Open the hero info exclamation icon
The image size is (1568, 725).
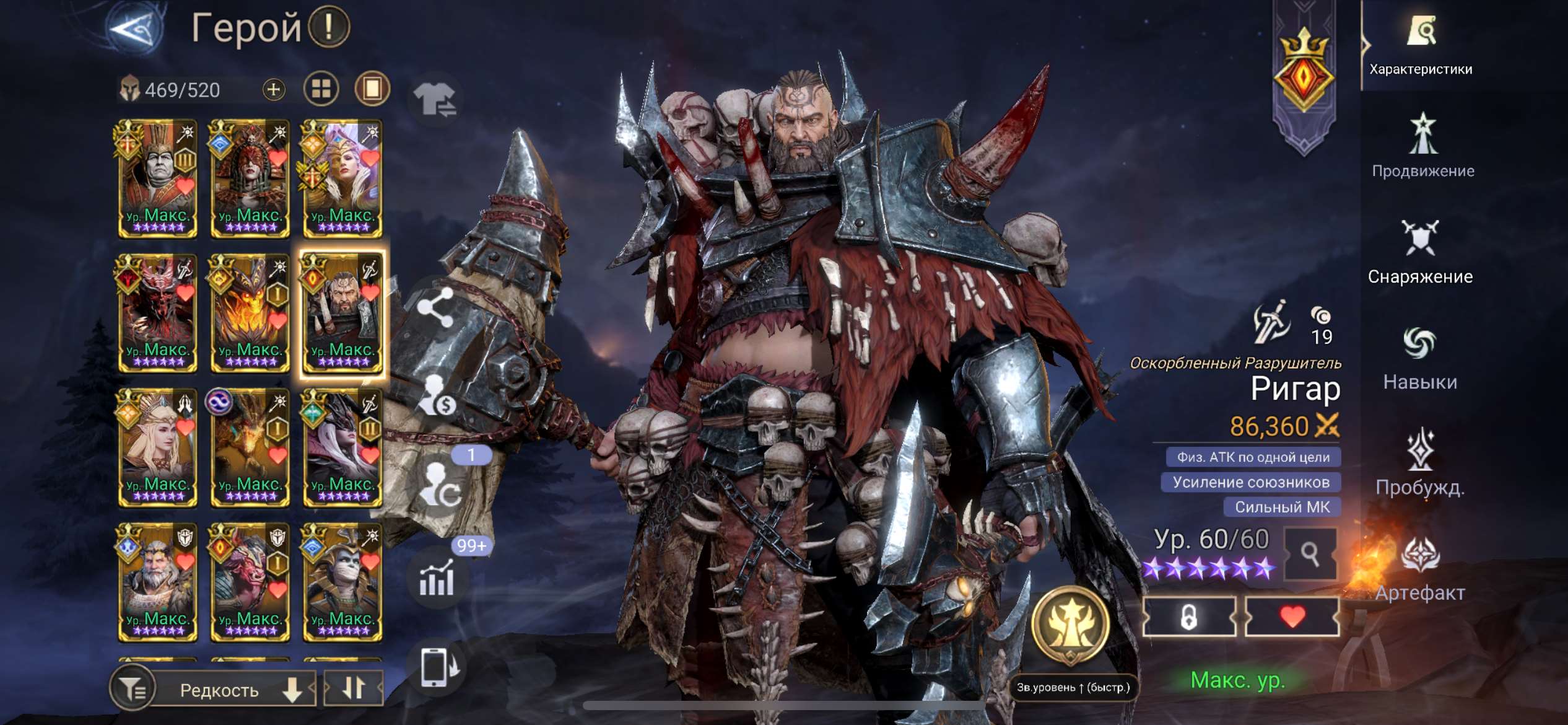329,27
